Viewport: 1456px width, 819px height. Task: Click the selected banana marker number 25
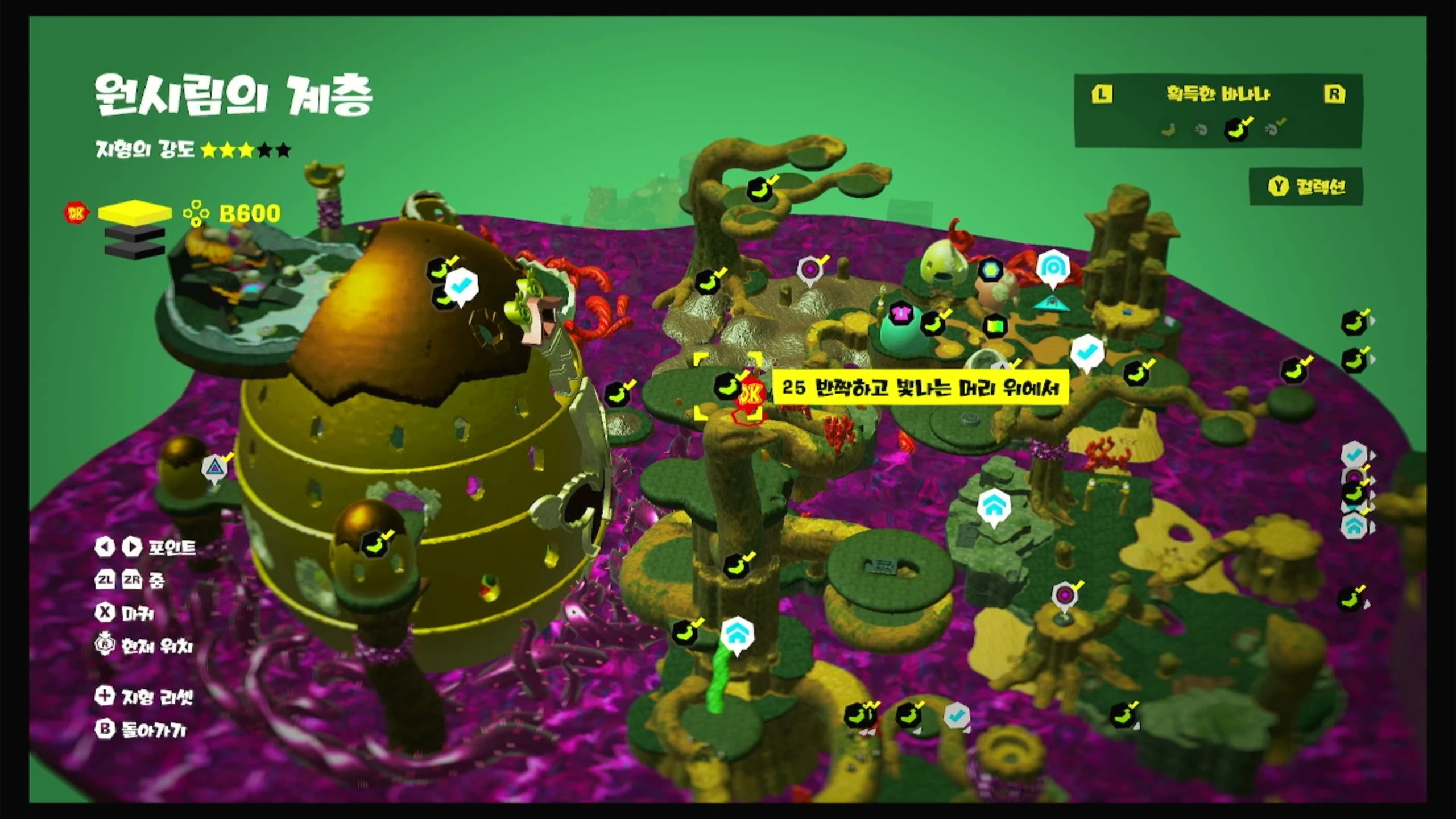coord(727,386)
